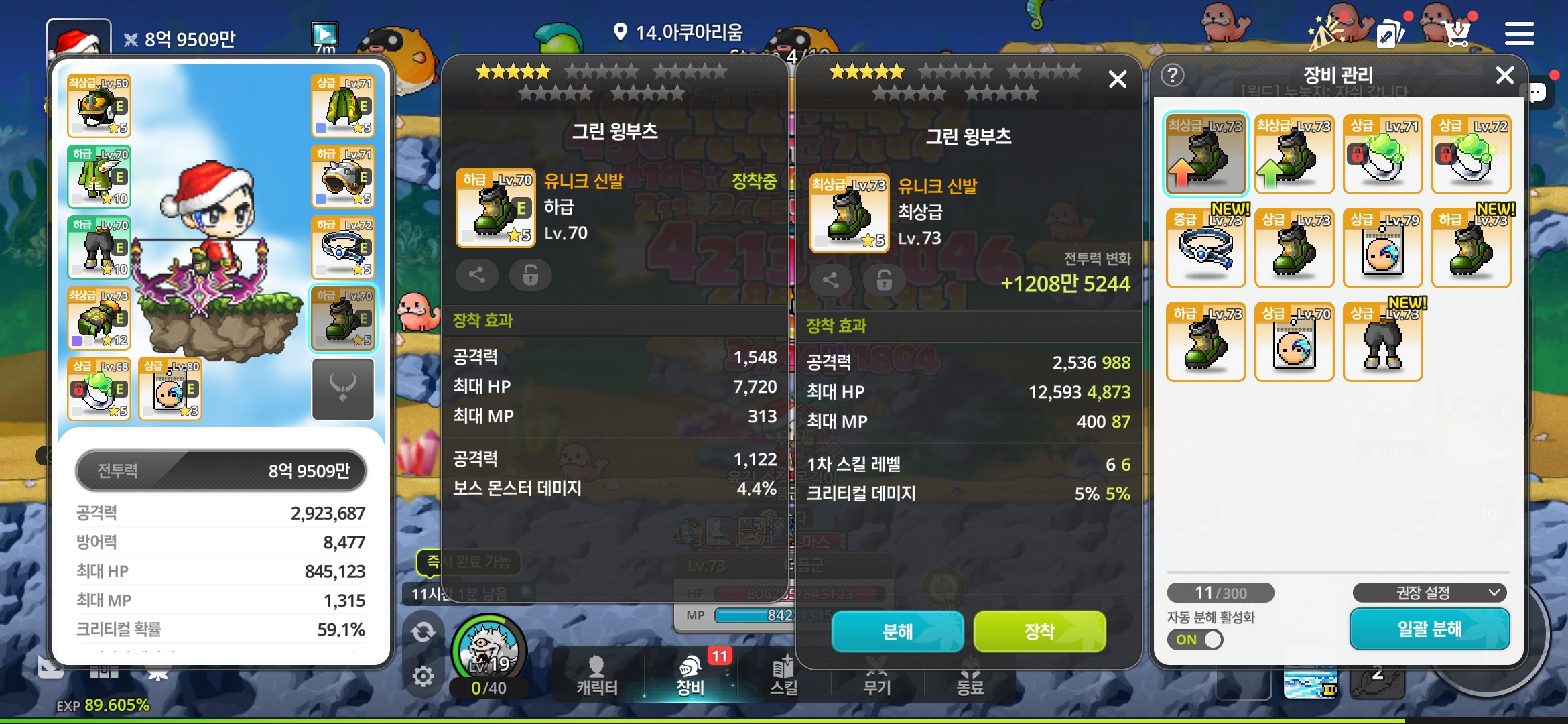Switch to the 캐릭터 tab
This screenshot has width=1568, height=724.
pyautogui.click(x=596, y=676)
